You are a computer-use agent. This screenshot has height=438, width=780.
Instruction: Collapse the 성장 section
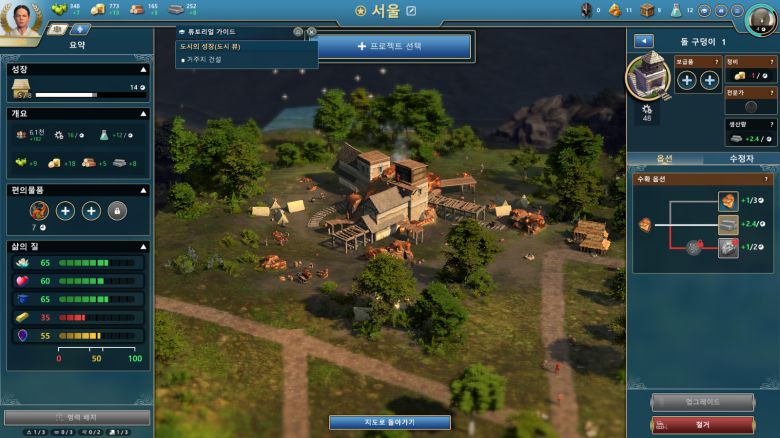[x=144, y=69]
